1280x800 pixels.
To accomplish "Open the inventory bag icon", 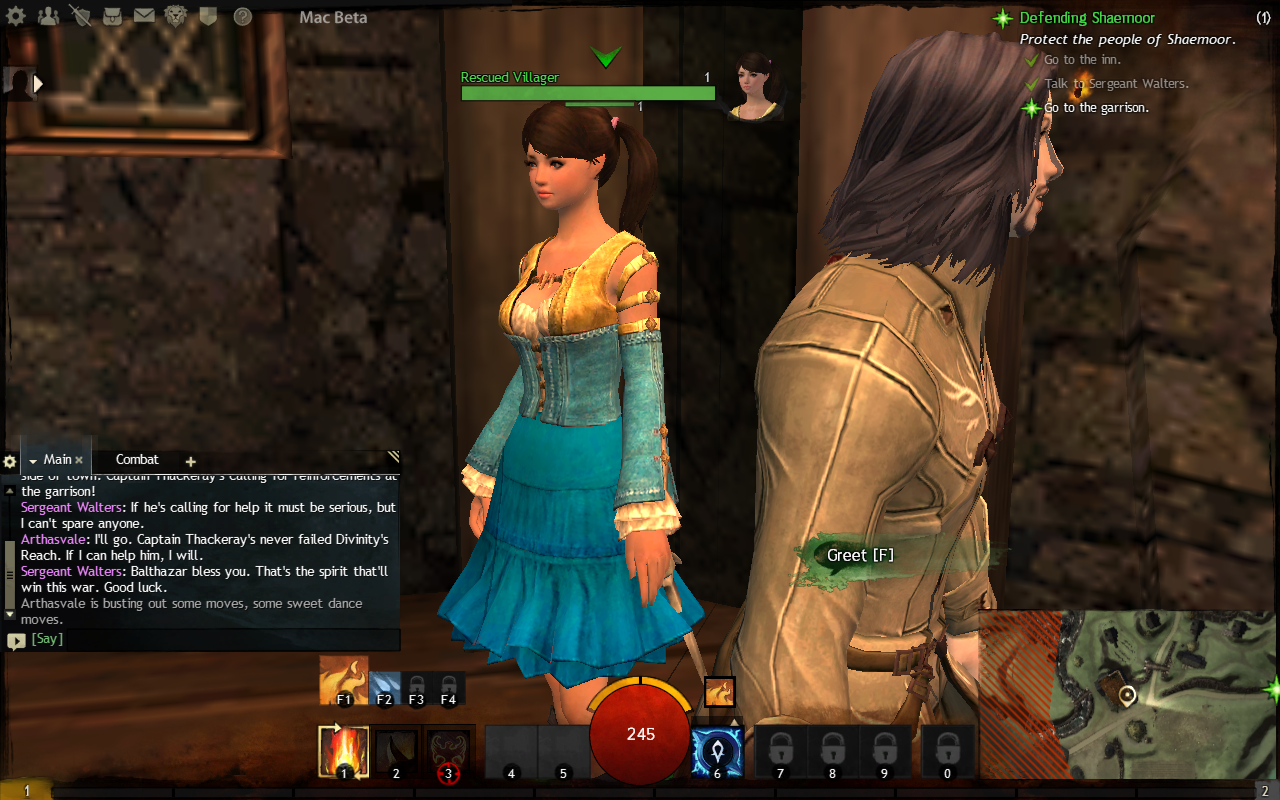I will point(113,16).
